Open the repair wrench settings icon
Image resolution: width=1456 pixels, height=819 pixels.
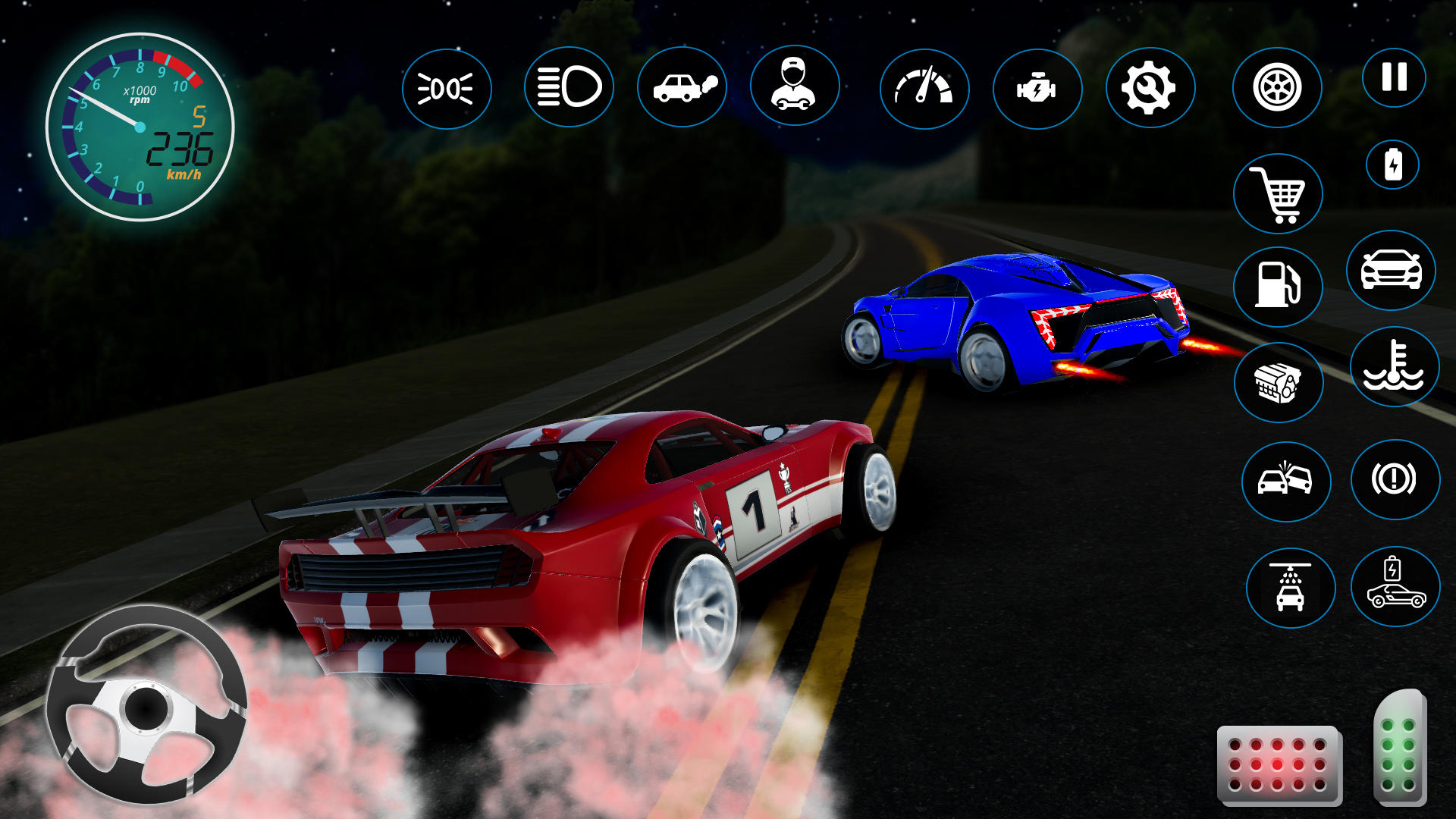[1151, 87]
